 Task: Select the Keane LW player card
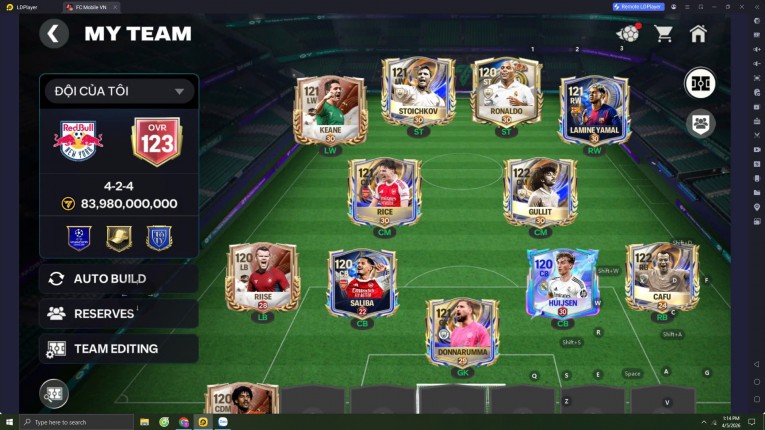click(329, 110)
